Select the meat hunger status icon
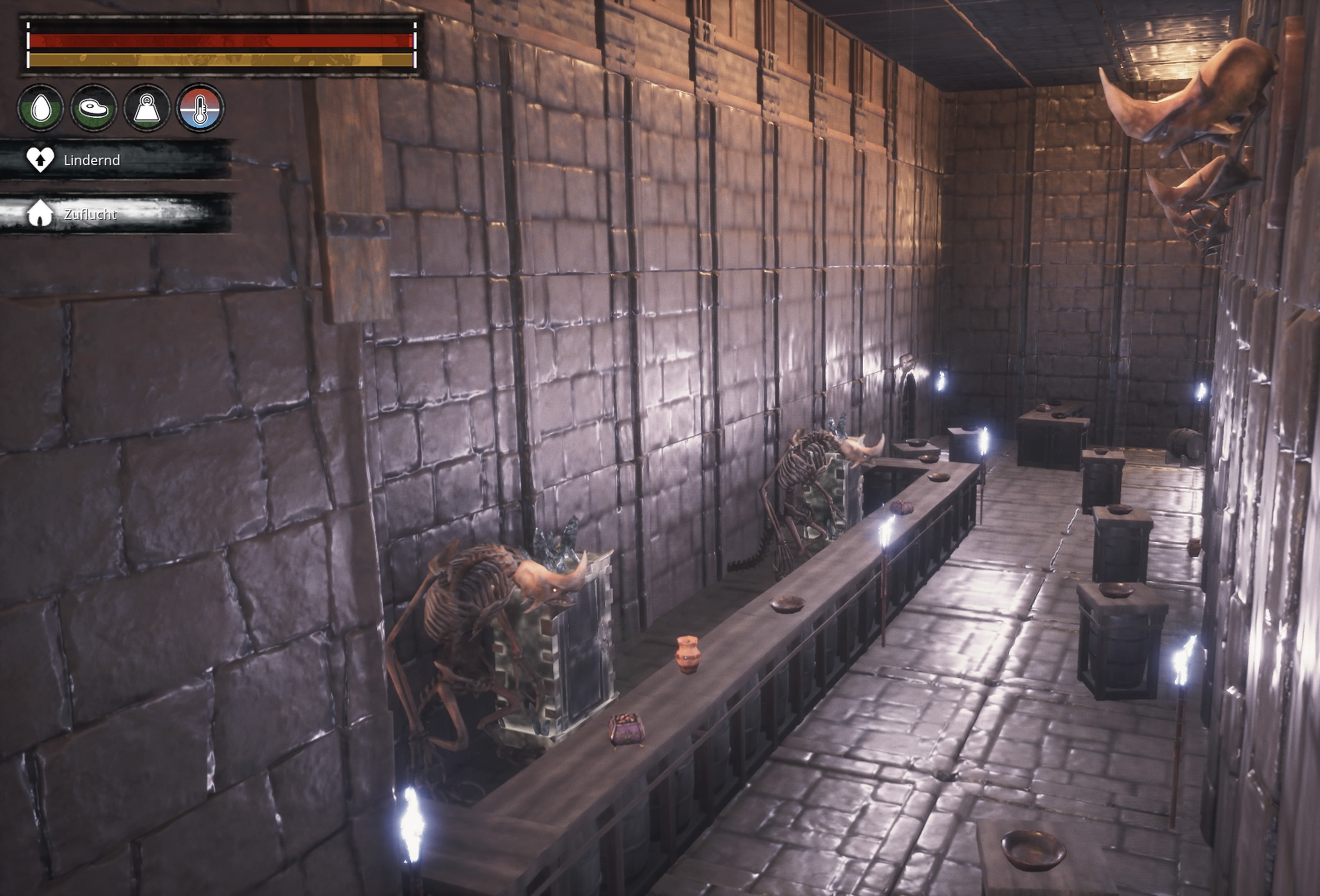The width and height of the screenshot is (1320, 896). click(94, 108)
